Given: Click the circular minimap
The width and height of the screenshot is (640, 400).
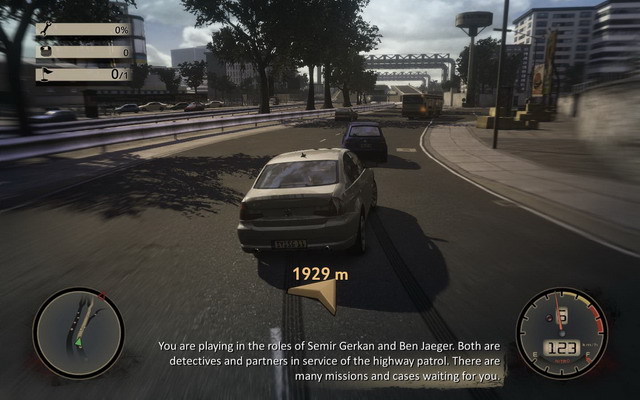Looking at the screenshot, I should click(x=78, y=333).
